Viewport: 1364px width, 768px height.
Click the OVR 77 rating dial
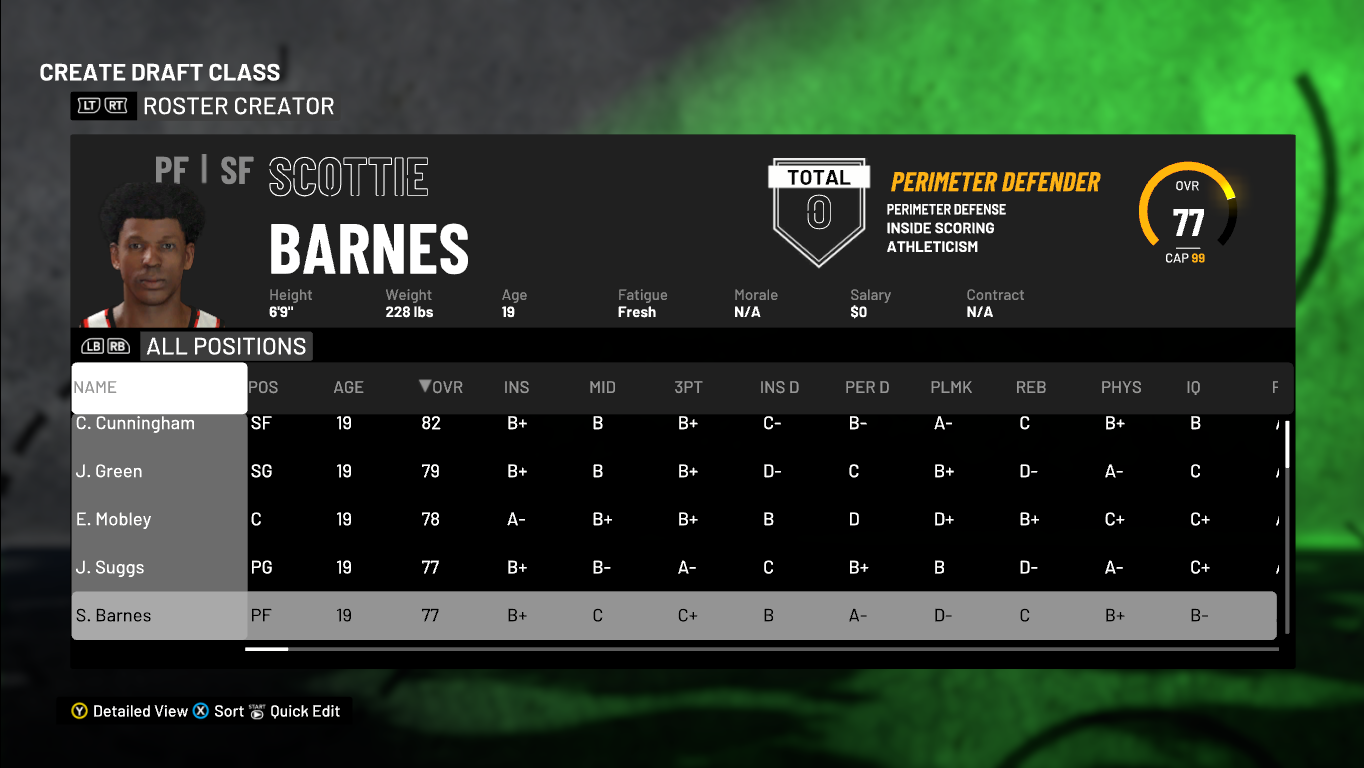pyautogui.click(x=1187, y=213)
